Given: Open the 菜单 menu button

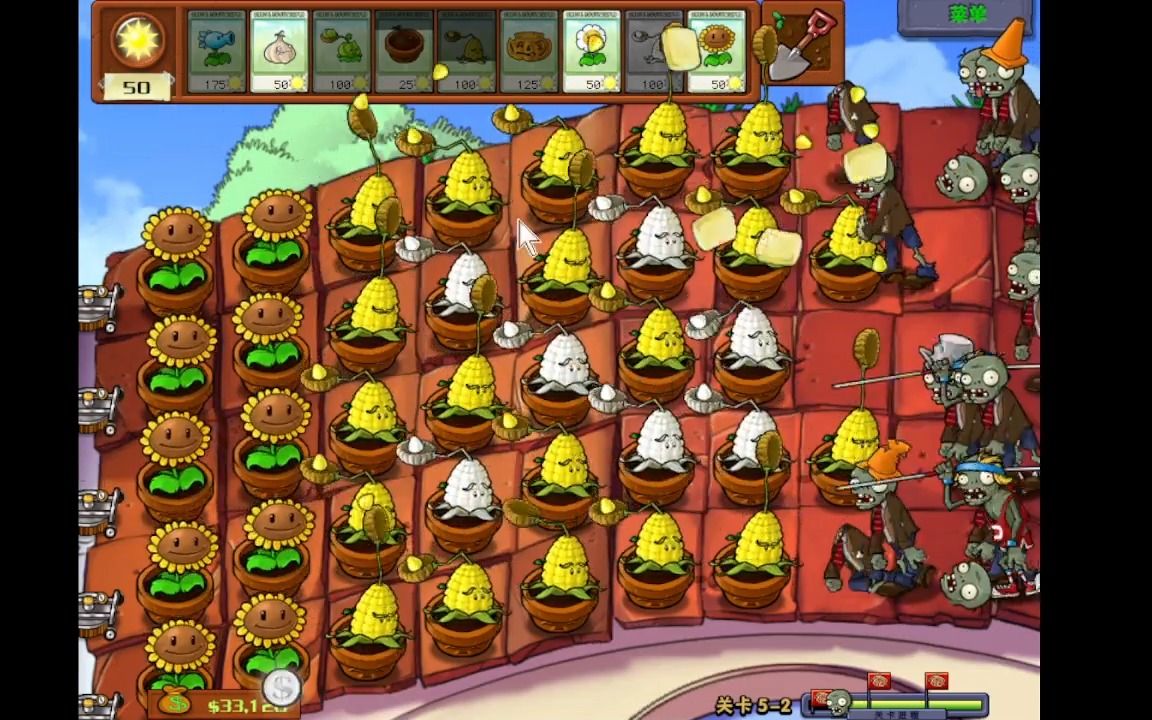Looking at the screenshot, I should tap(964, 16).
